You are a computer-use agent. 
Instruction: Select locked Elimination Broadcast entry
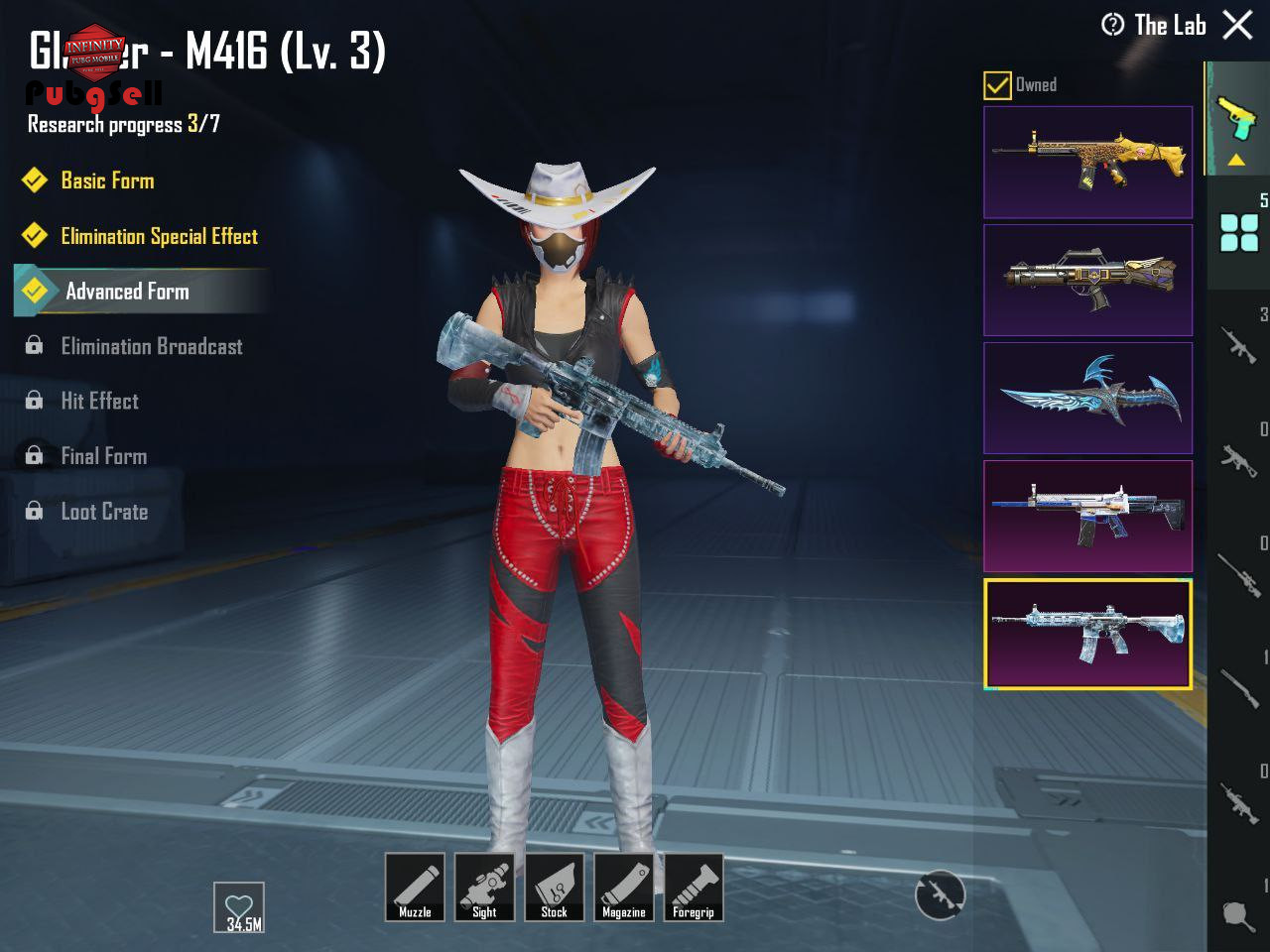pyautogui.click(x=151, y=346)
